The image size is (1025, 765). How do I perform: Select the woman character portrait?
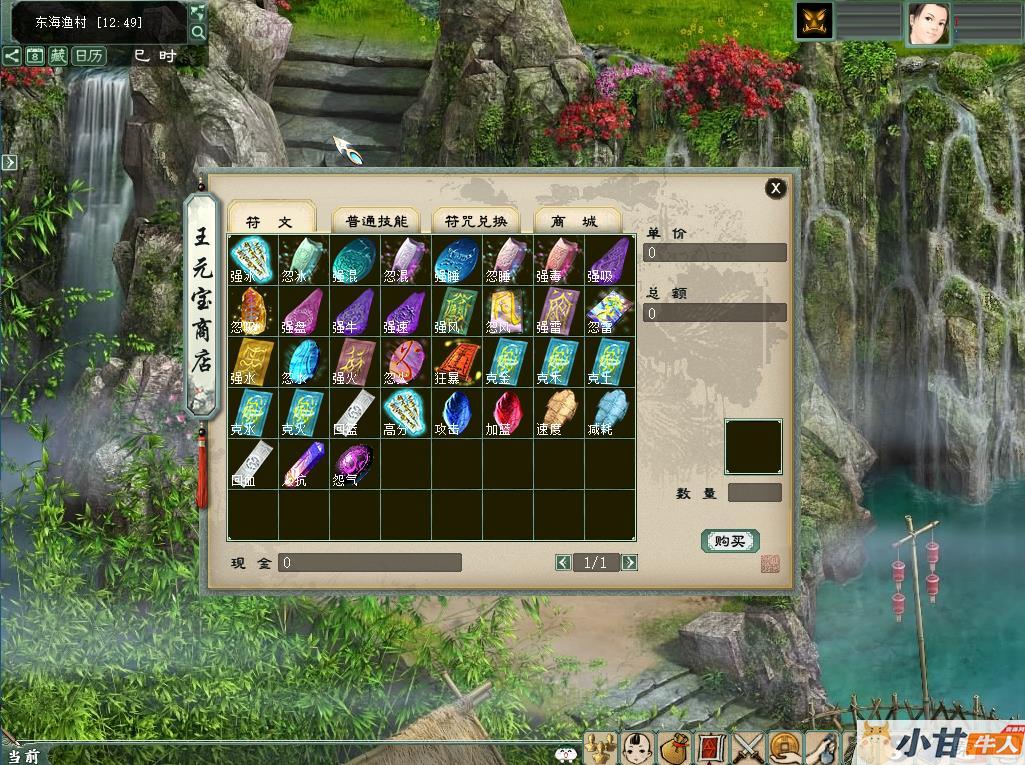pyautogui.click(x=928, y=22)
